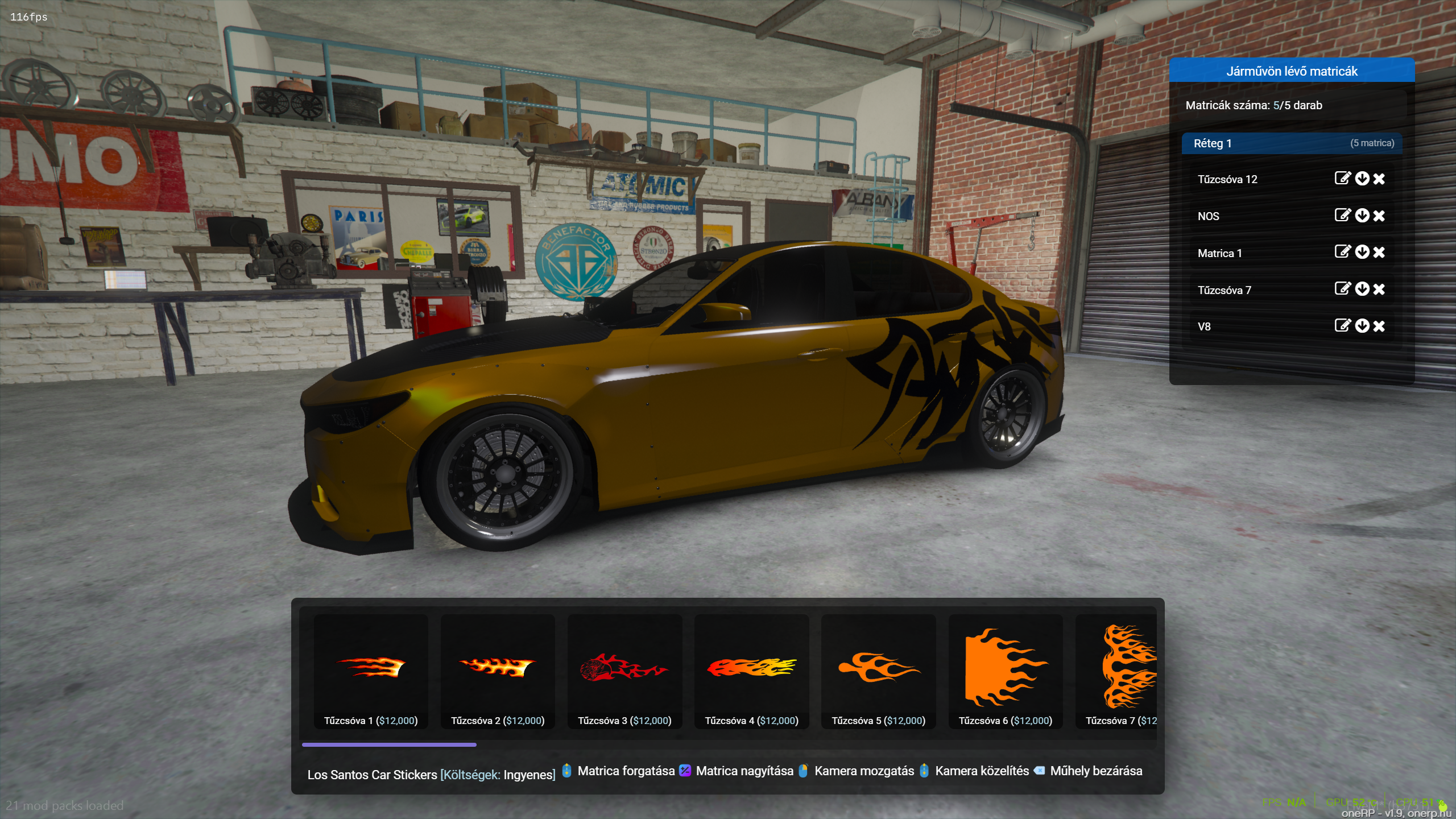Edit the Tűzcsóva 12 sticker
Screen dimensions: 1456x819
(1342, 179)
